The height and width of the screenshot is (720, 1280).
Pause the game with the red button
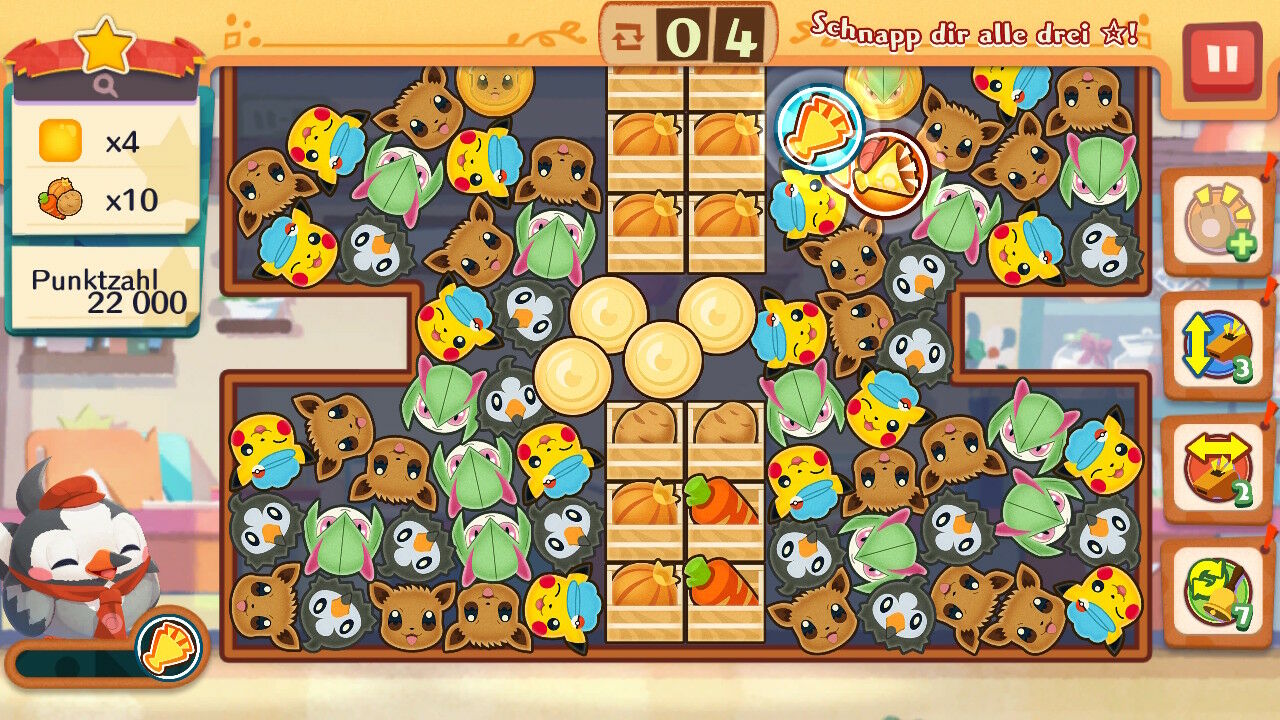pos(1221,59)
